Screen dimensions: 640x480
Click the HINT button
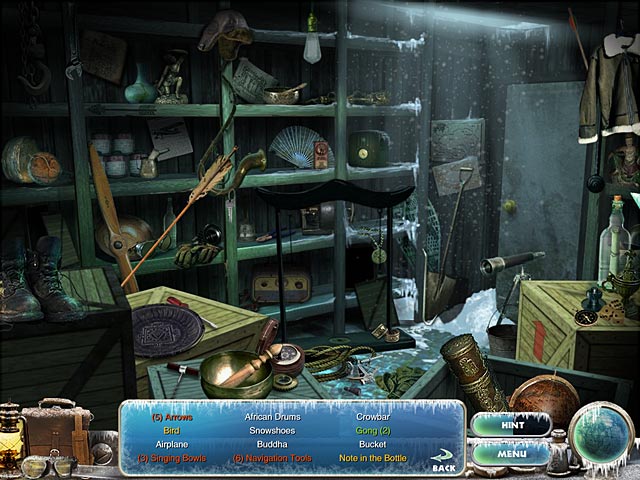point(510,424)
